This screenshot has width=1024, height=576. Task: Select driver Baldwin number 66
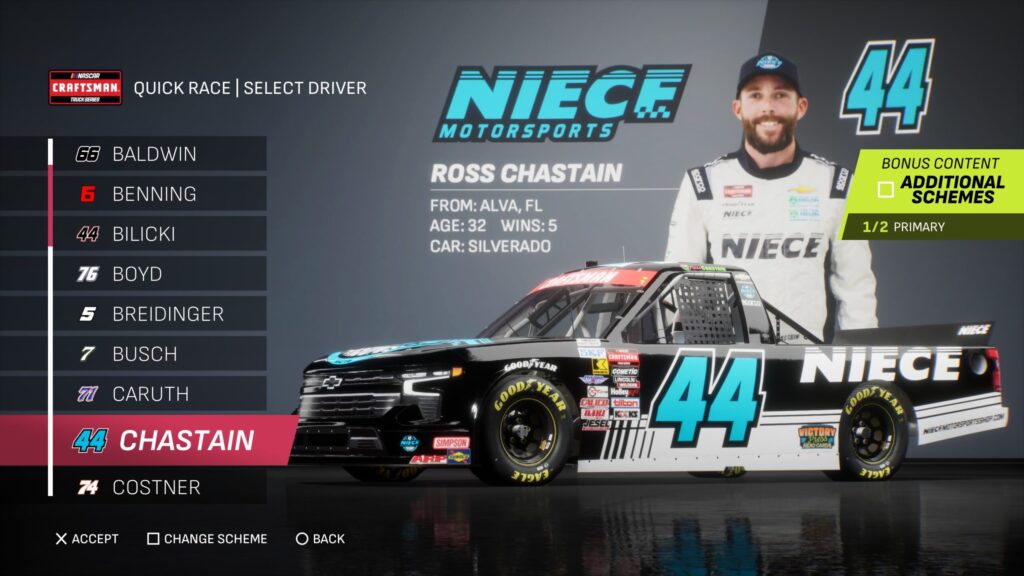tap(155, 154)
